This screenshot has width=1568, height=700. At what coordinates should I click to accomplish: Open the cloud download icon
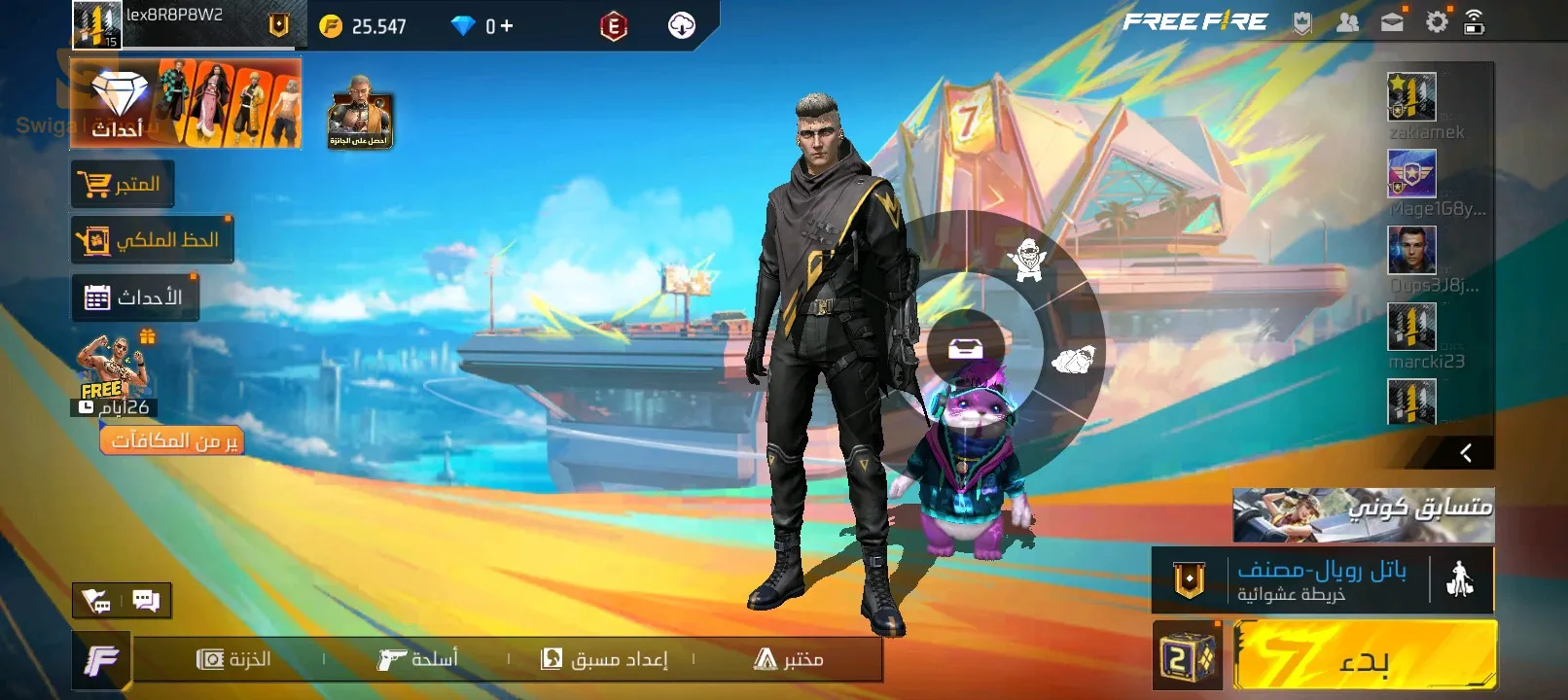pyautogui.click(x=681, y=26)
